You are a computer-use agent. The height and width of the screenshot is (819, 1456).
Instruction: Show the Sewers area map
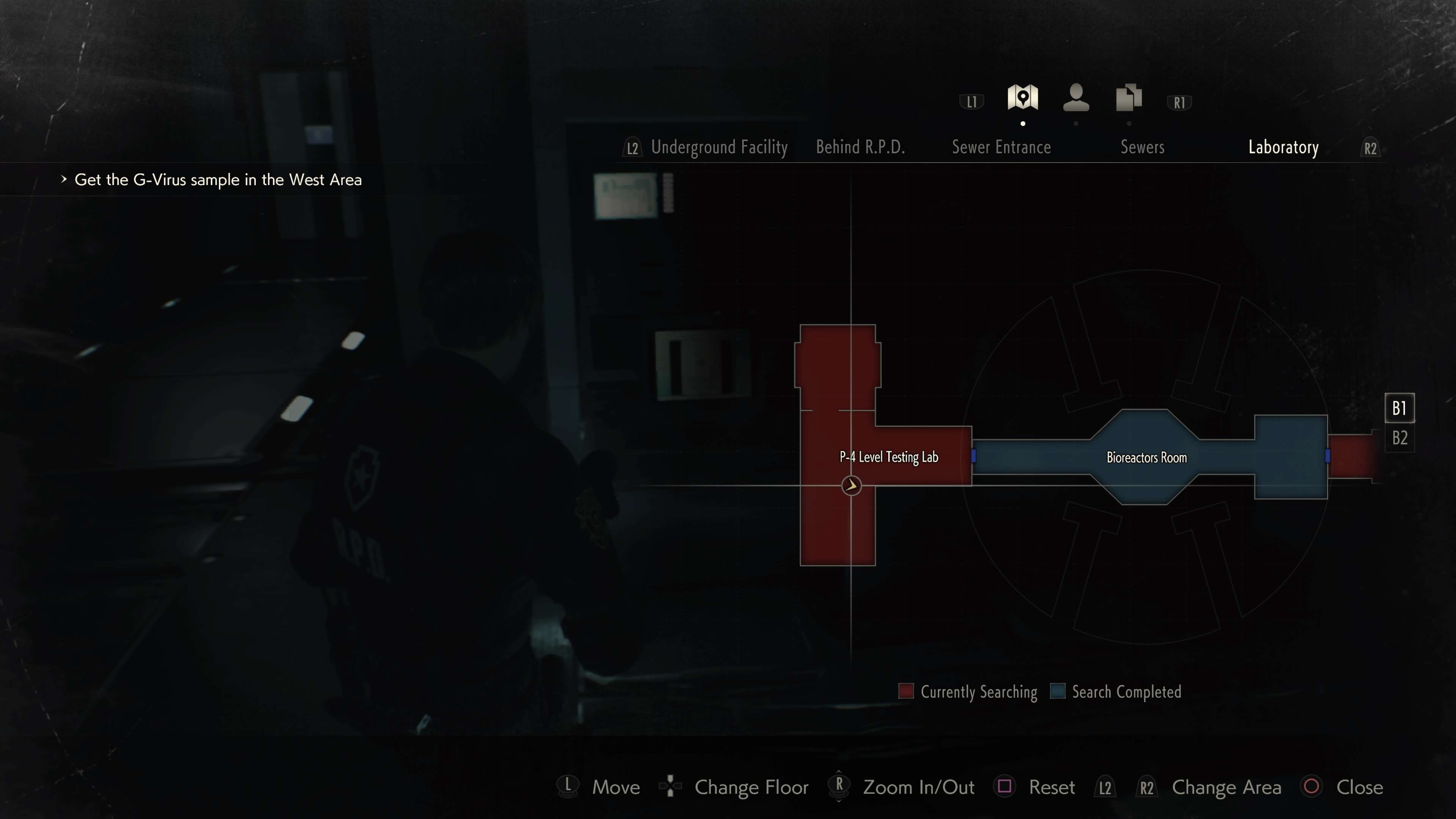[1142, 147]
